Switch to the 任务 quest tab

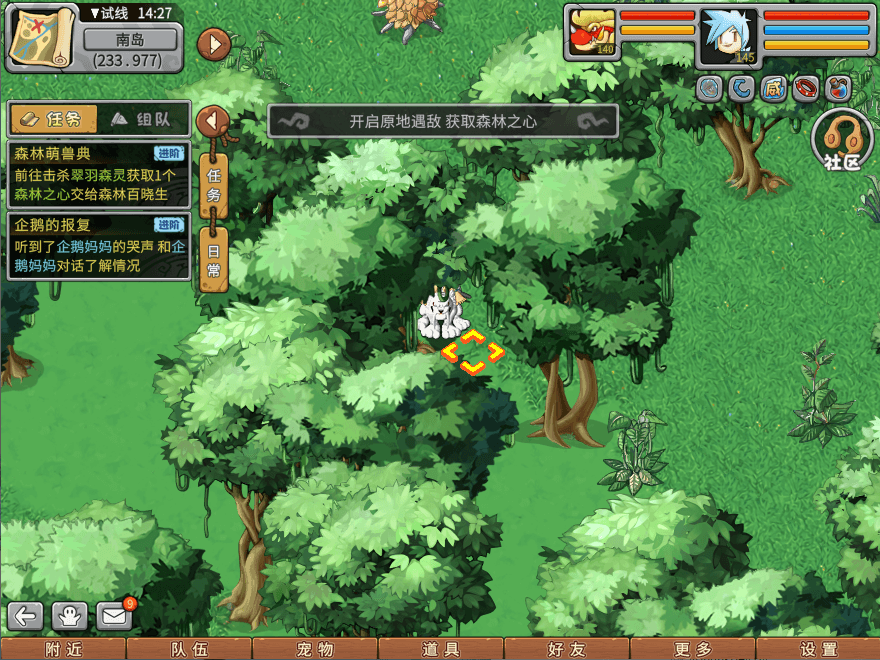54,119
